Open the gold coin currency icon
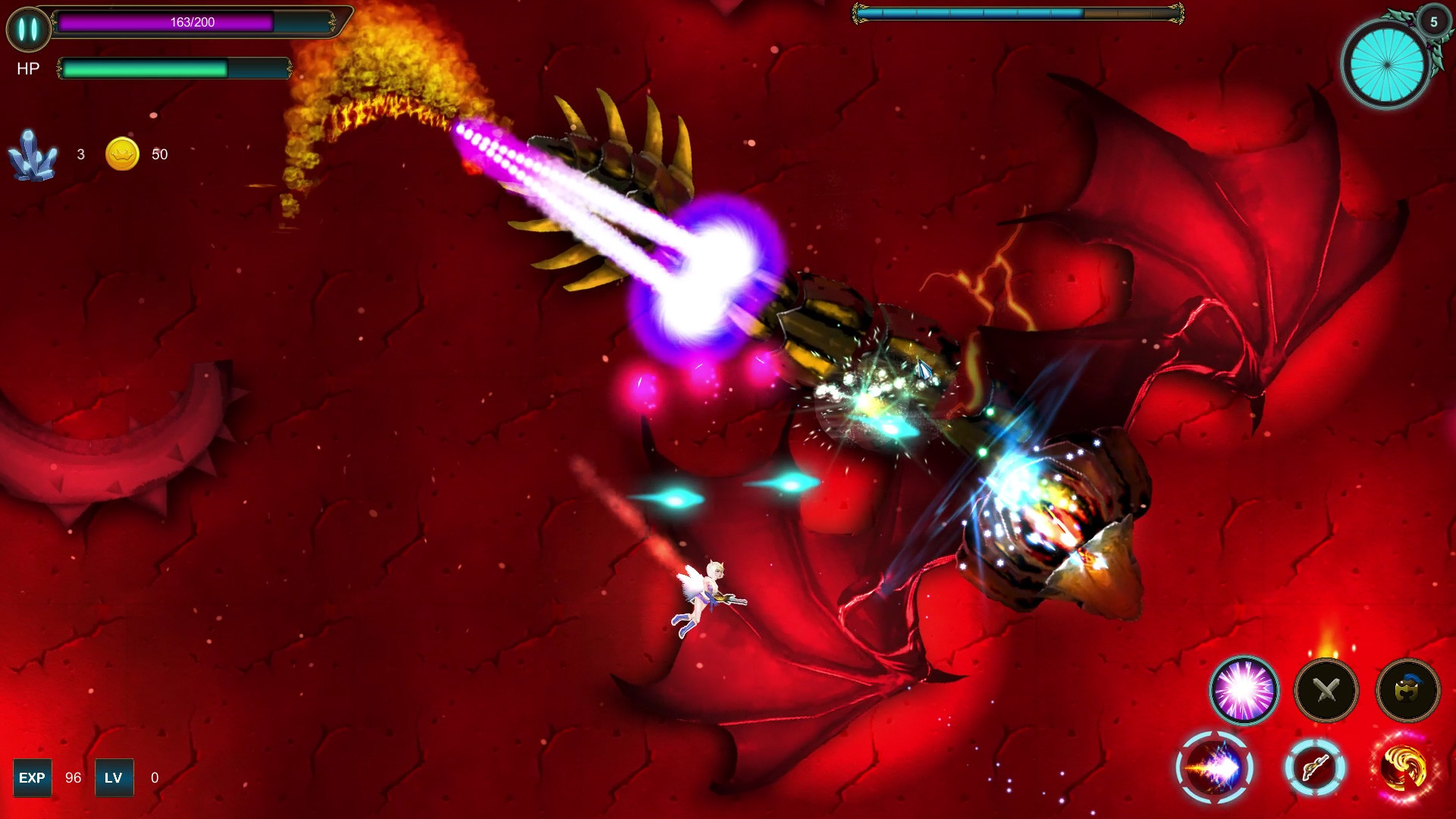 tap(121, 153)
